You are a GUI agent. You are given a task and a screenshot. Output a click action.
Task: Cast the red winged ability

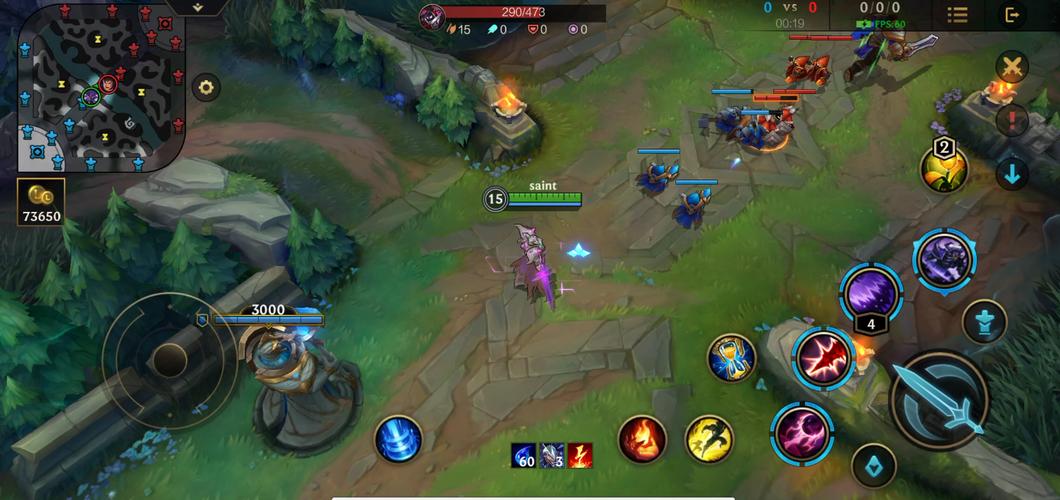[824, 358]
